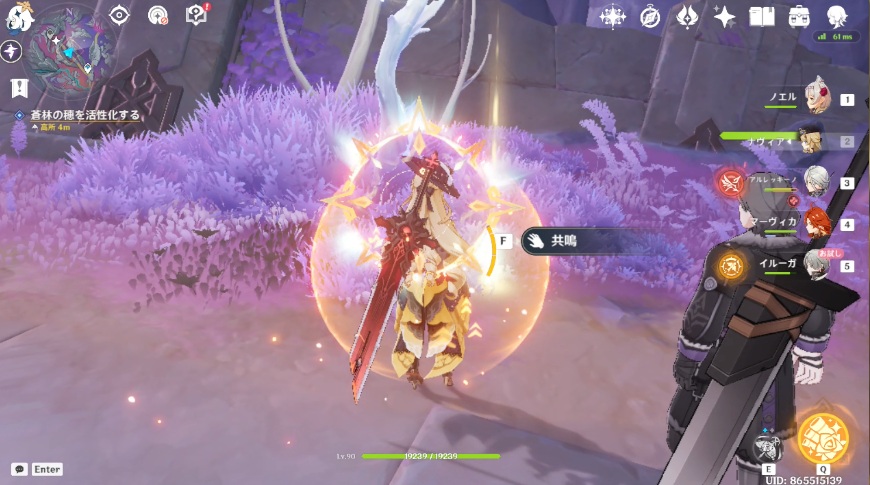Click the quest banner exclamation icon
The width and height of the screenshot is (870, 485).
pos(17,88)
